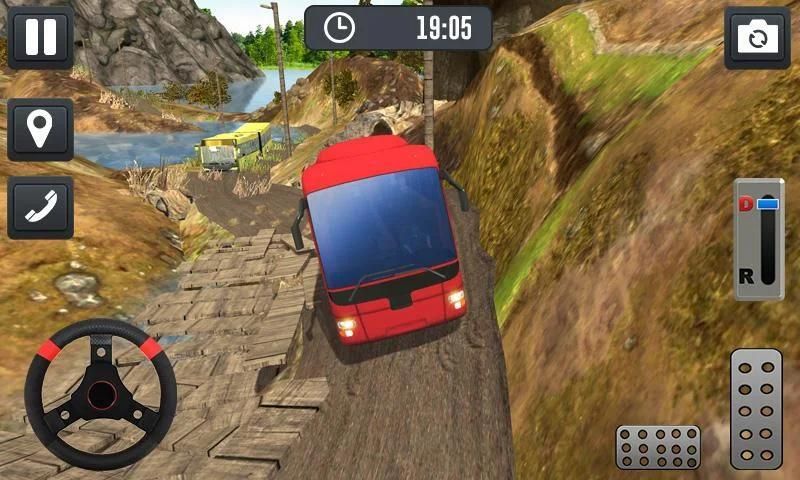Switch the camera view
Image resolution: width=800 pixels, height=480 pixels.
[757, 38]
